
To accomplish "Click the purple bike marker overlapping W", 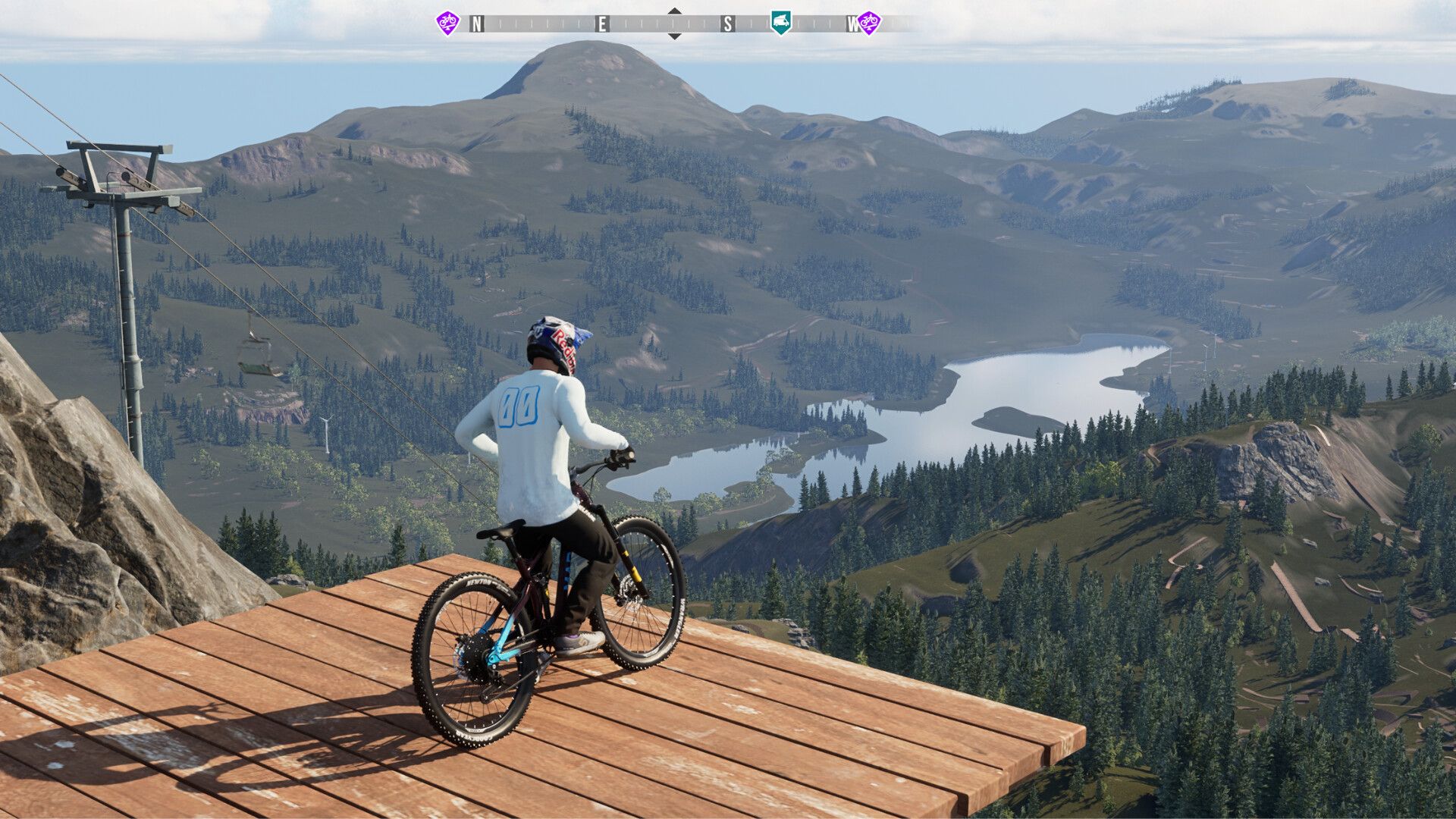I will (869, 22).
